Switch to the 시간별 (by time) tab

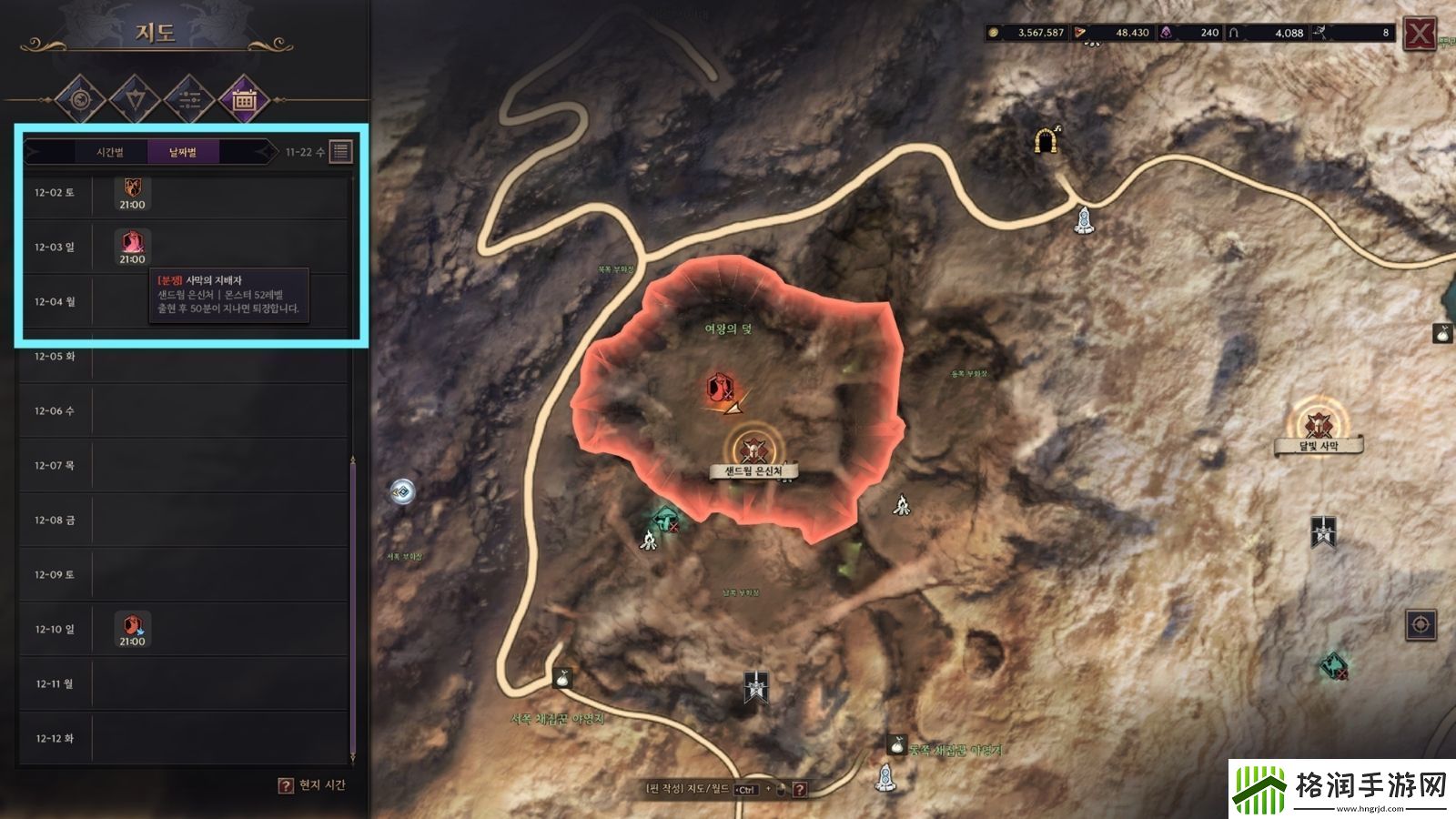point(109,152)
